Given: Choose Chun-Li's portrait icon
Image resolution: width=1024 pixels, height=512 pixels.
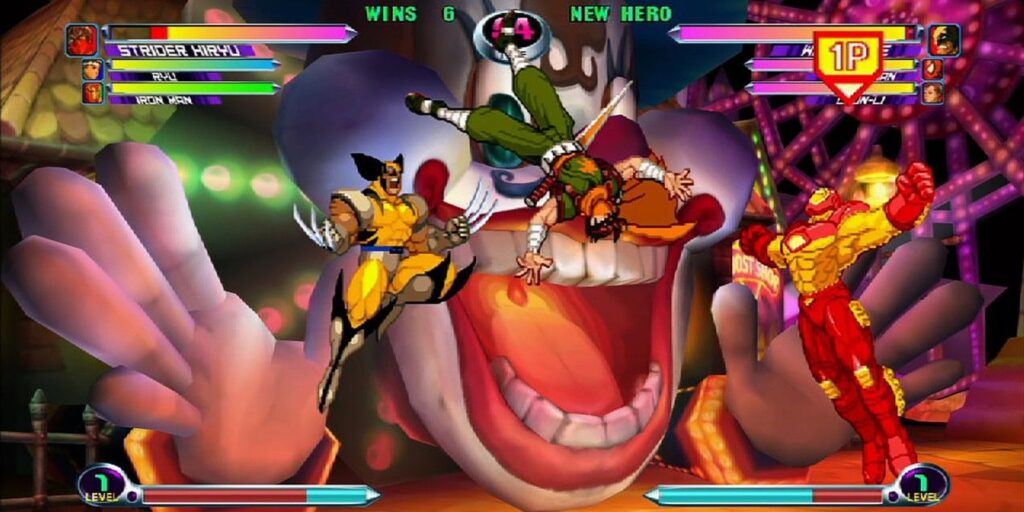Looking at the screenshot, I should coord(932,93).
